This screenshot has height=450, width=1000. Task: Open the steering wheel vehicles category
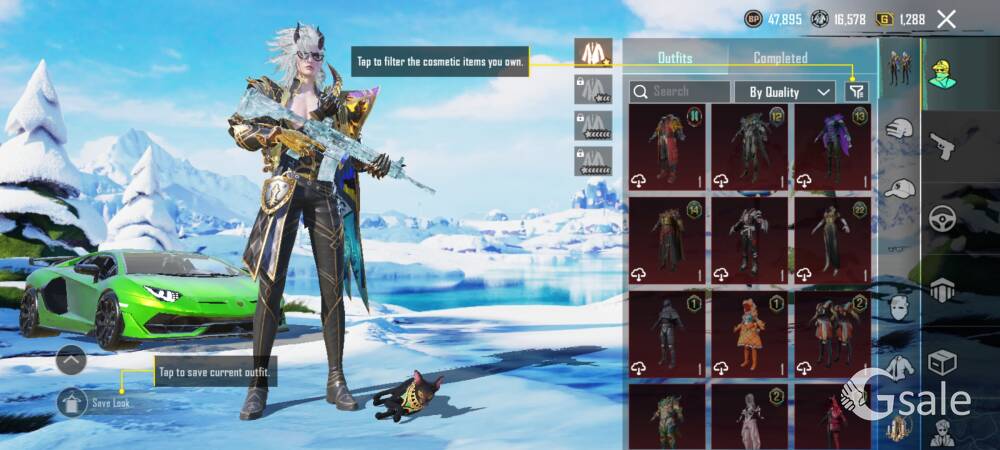pos(943,220)
